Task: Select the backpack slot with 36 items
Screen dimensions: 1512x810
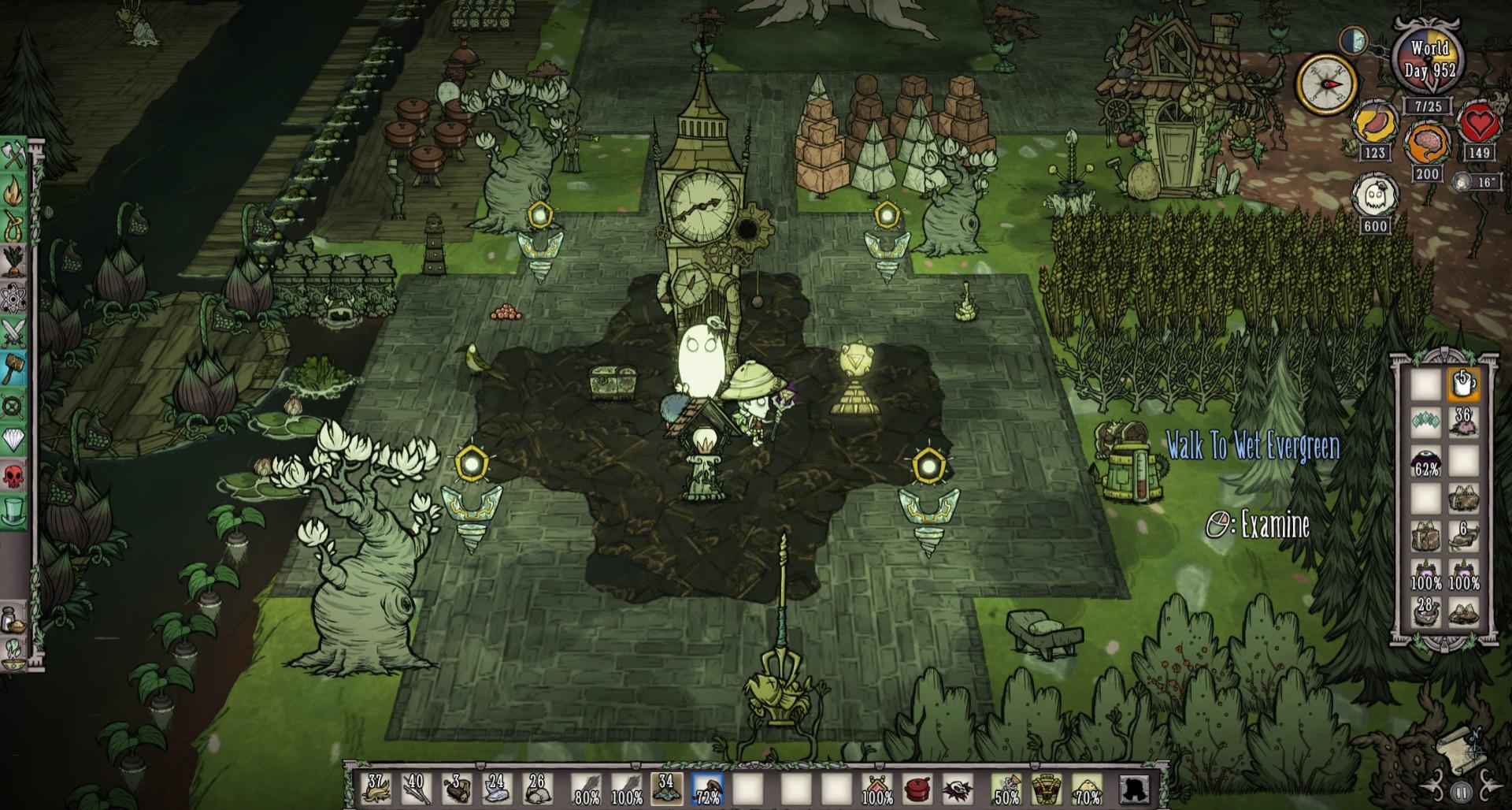Action: click(x=1463, y=423)
